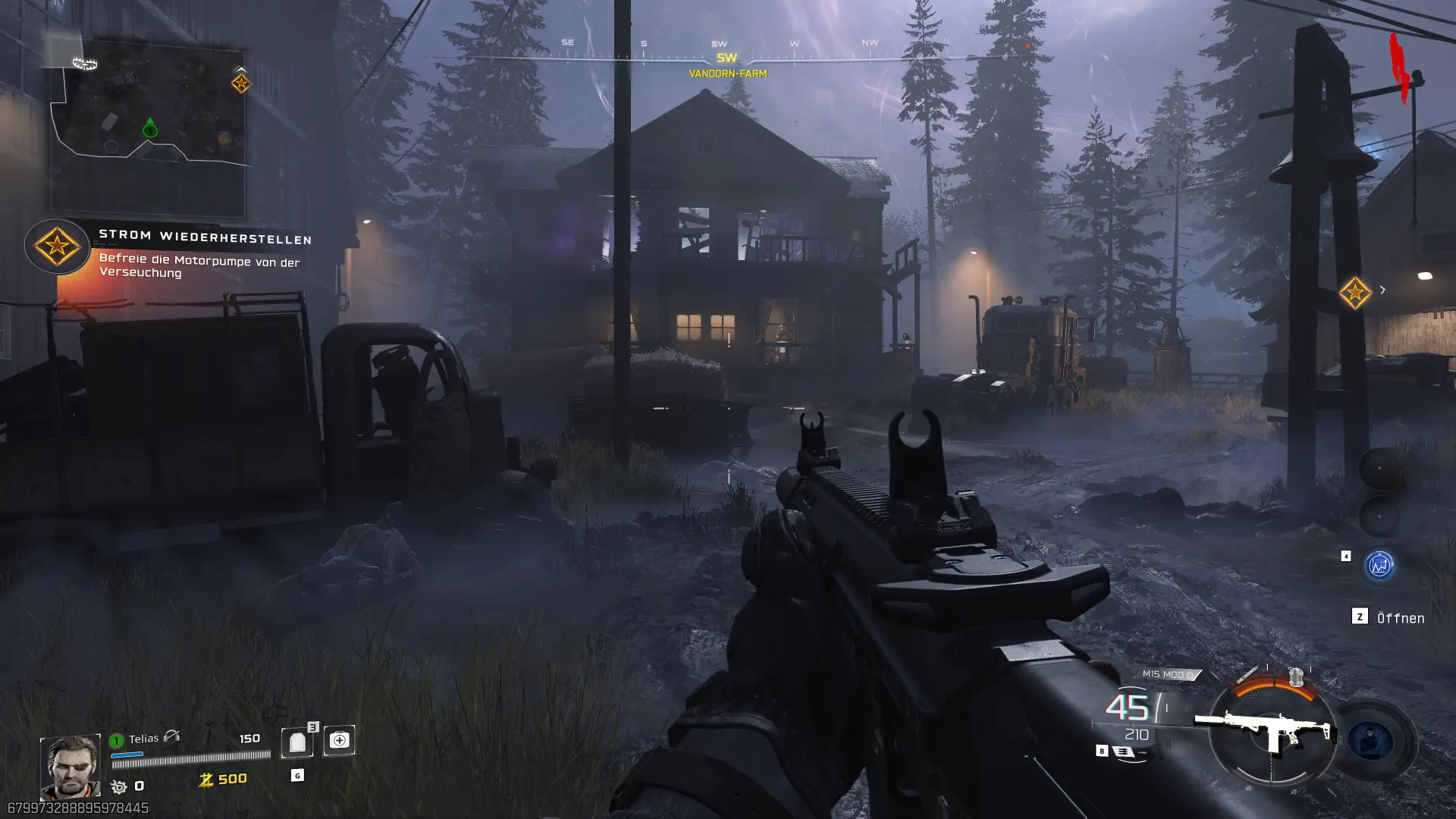Click the green player arrow on minimap
1456x819 pixels.
[150, 128]
